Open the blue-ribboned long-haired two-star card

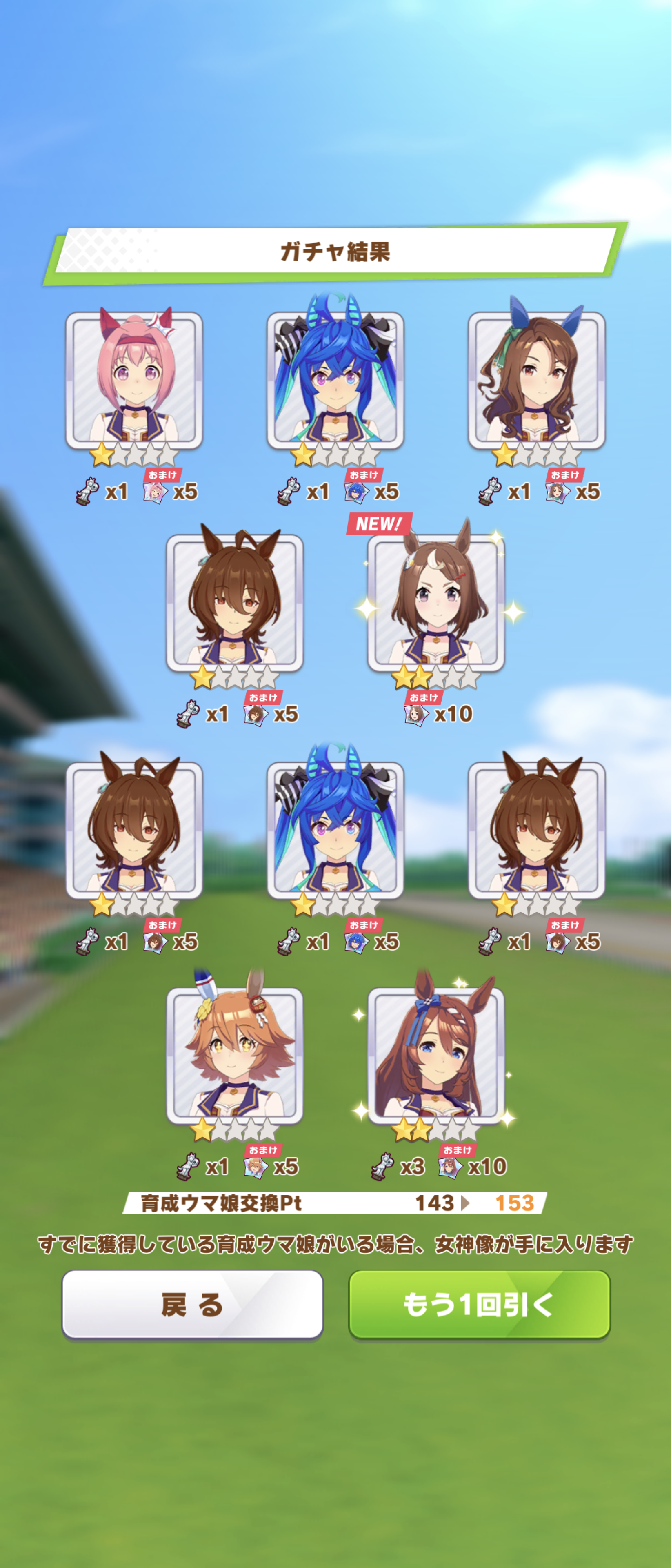435,1056
